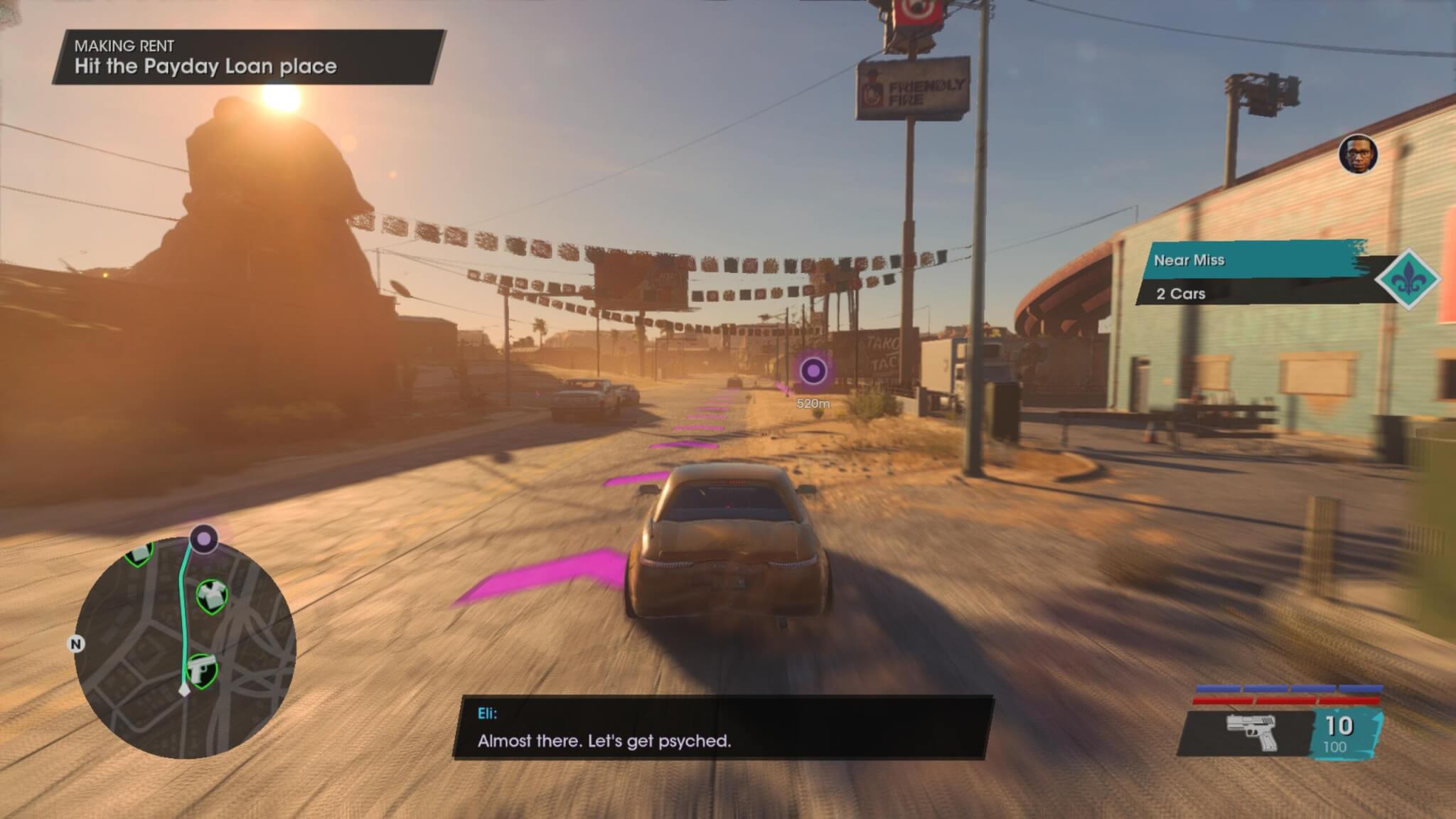Open the Near Miss challenge banner

[1251, 261]
